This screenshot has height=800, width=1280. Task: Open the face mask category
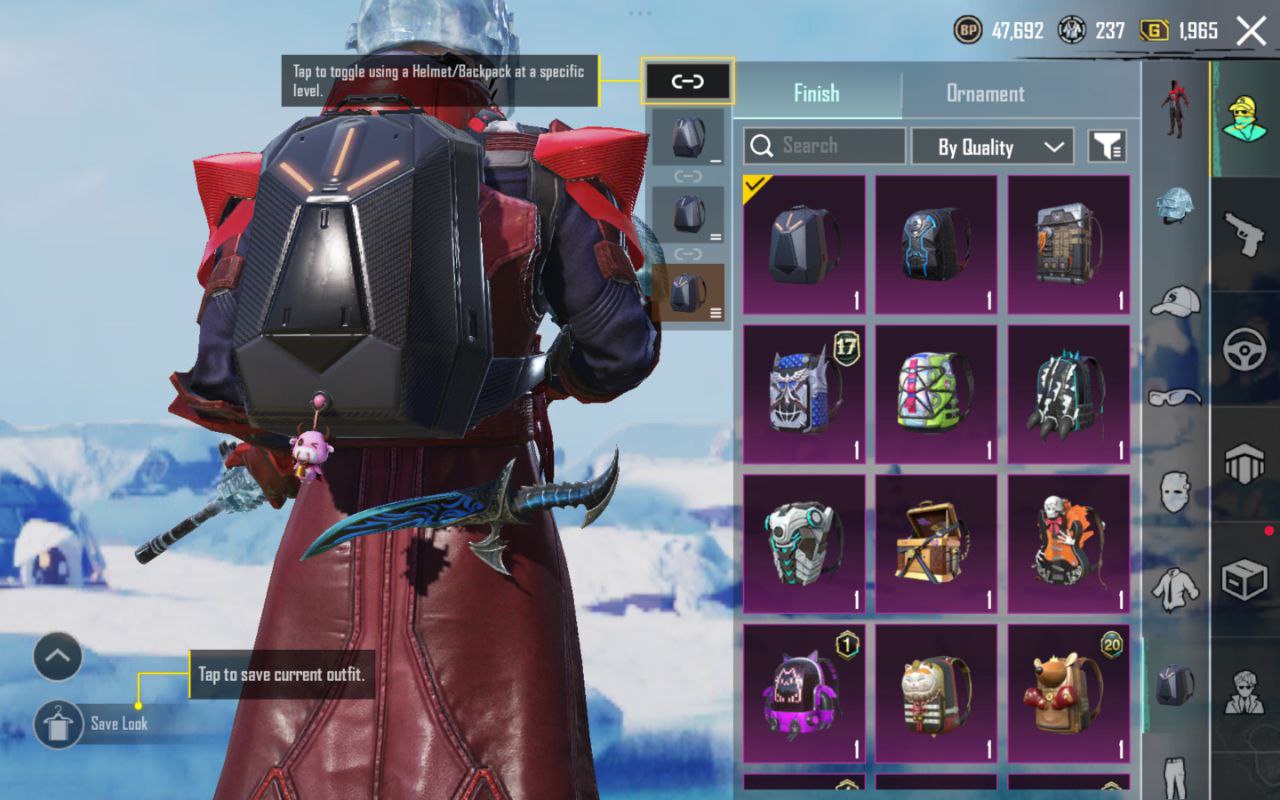1175,492
